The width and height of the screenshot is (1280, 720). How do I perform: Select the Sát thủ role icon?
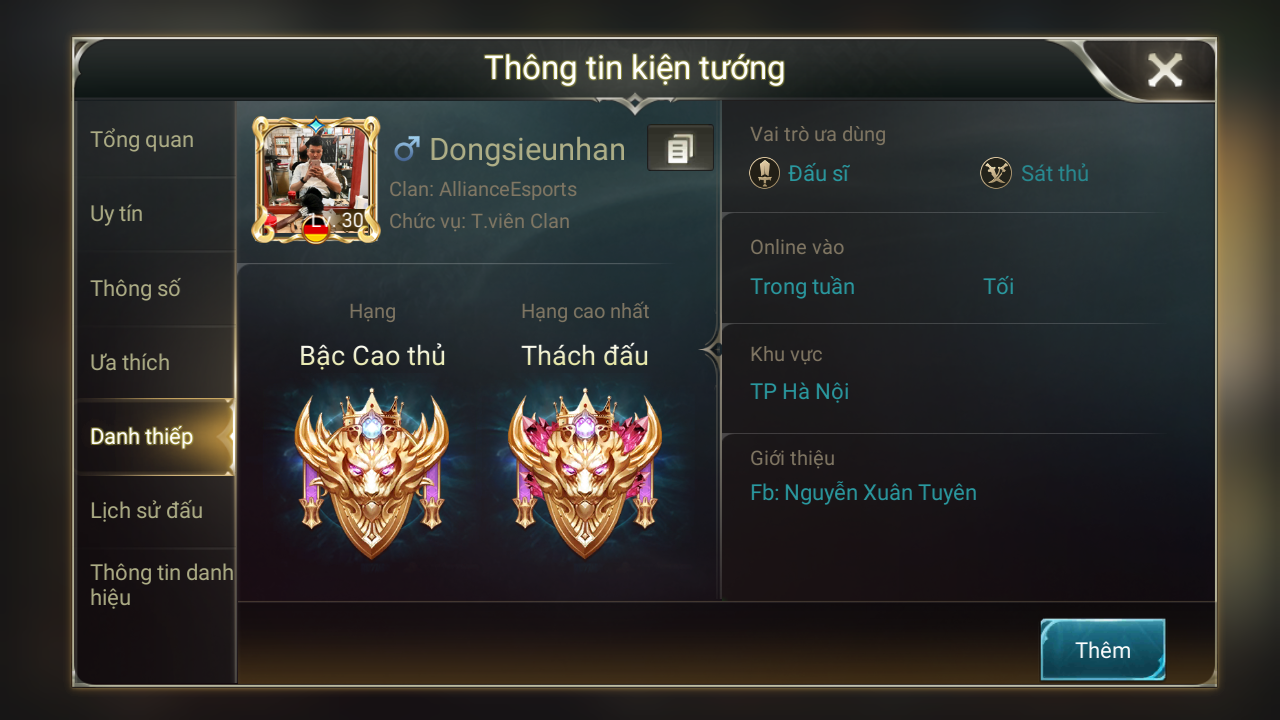[995, 173]
